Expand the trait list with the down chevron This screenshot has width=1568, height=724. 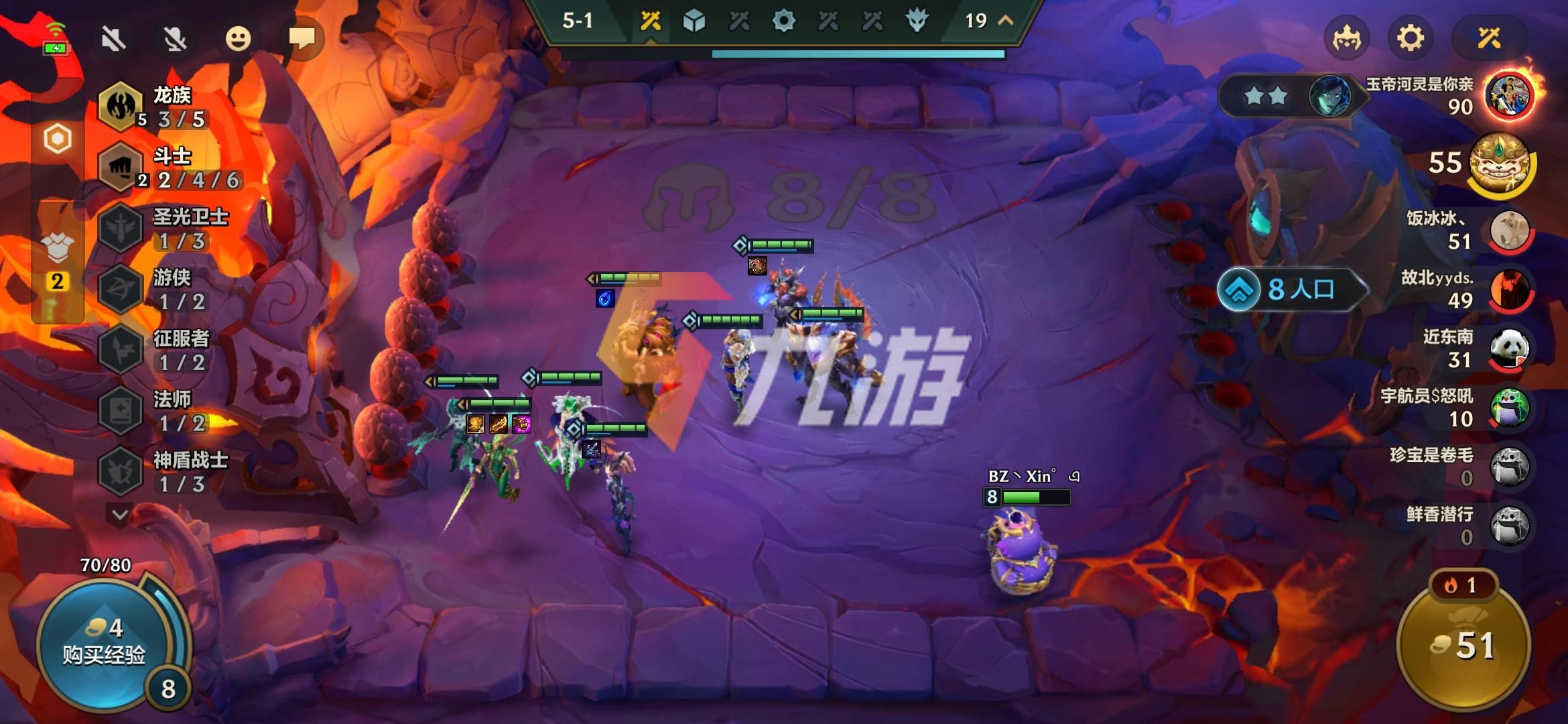pos(119,512)
